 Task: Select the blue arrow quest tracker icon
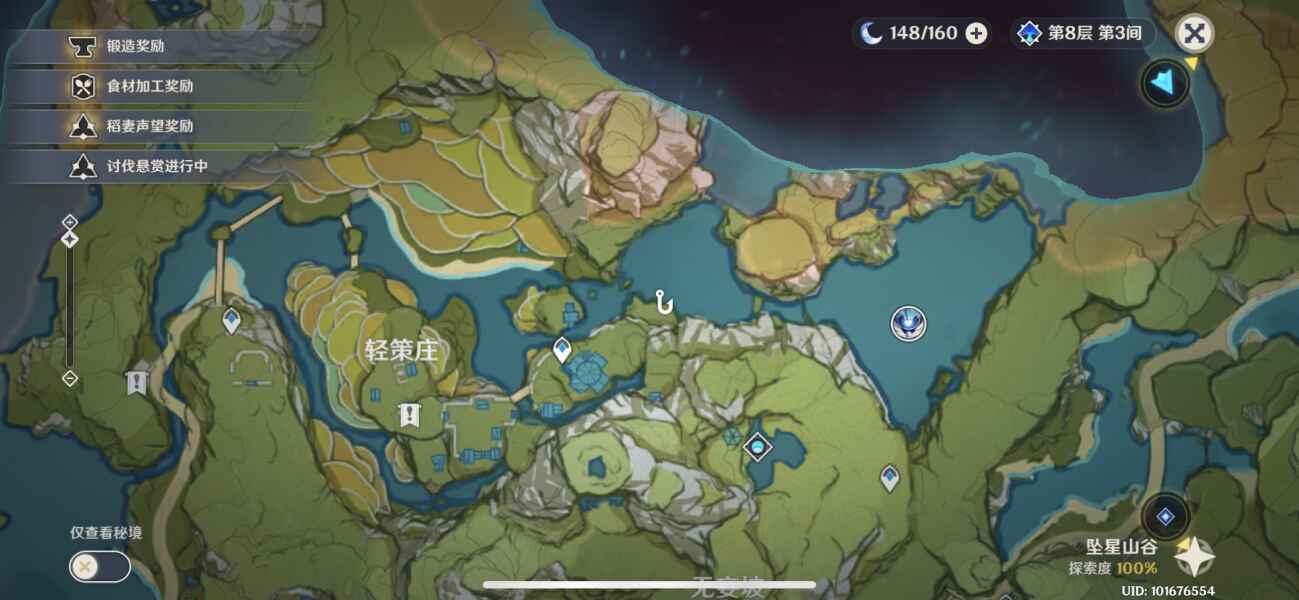[x=1165, y=82]
